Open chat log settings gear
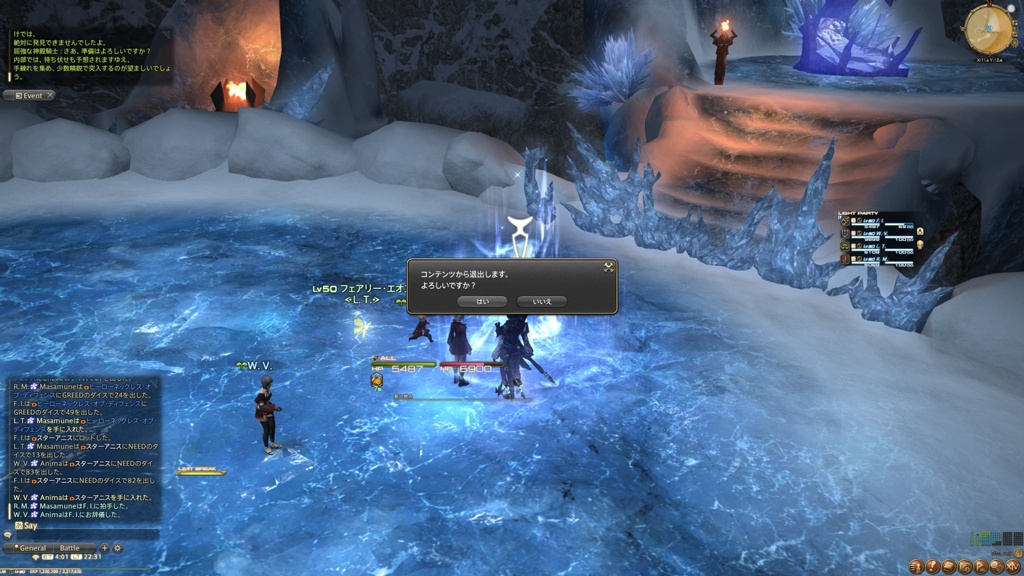The image size is (1024, 576). click(118, 548)
